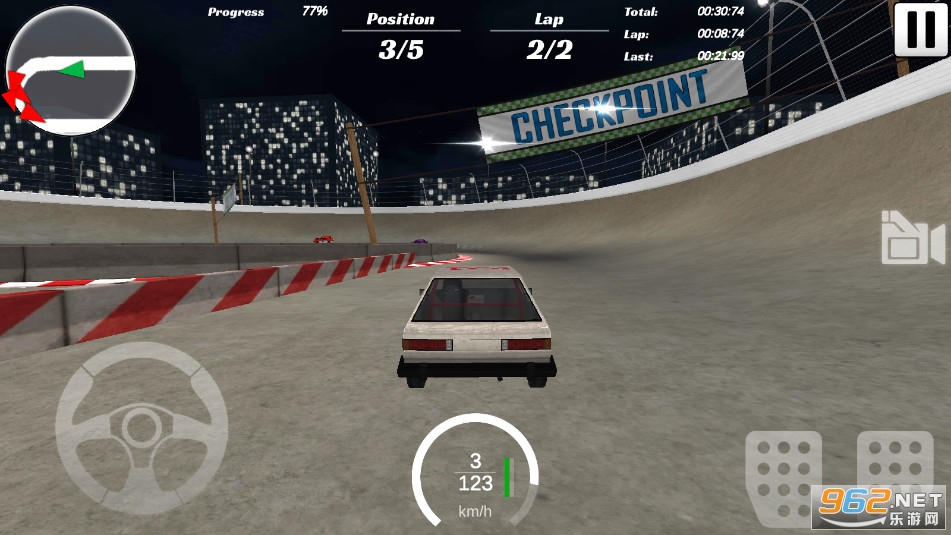Pause the race
The height and width of the screenshot is (535, 951).
tap(920, 29)
